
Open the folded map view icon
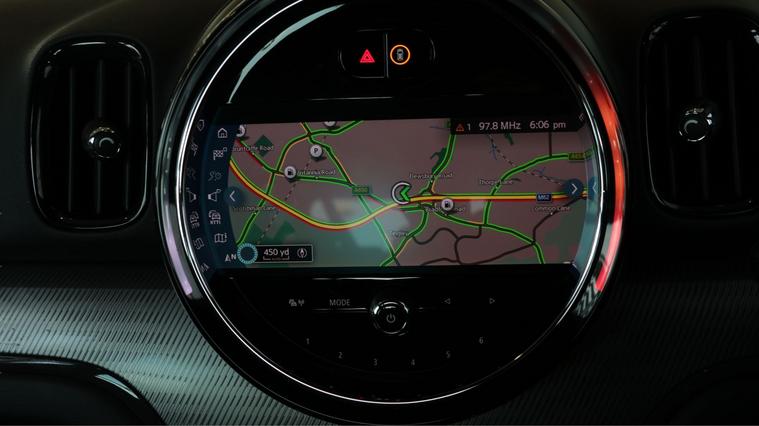click(219, 238)
